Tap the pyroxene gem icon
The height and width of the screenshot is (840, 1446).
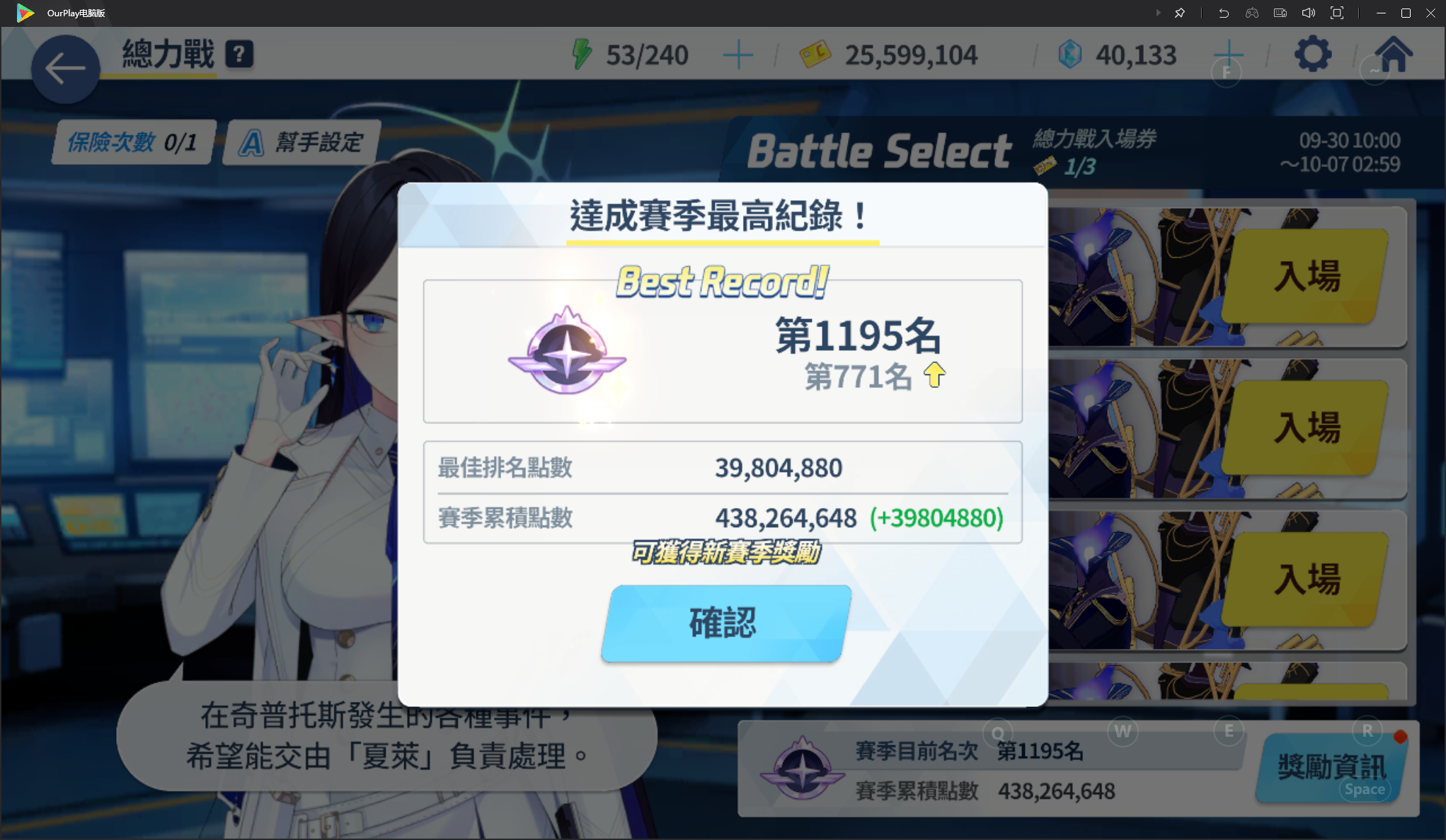click(1071, 54)
